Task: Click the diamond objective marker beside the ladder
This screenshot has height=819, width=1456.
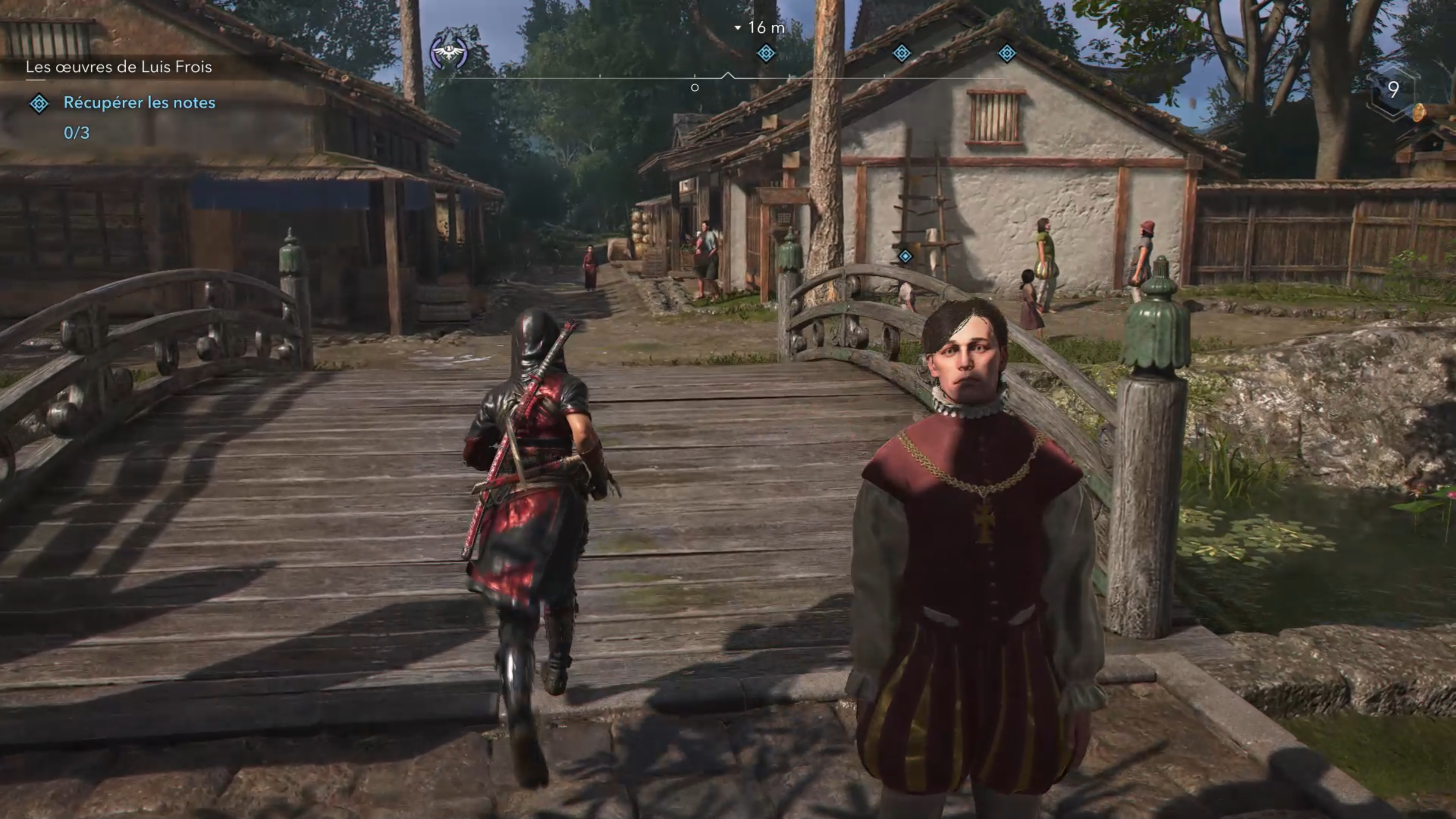Action: coord(905,257)
